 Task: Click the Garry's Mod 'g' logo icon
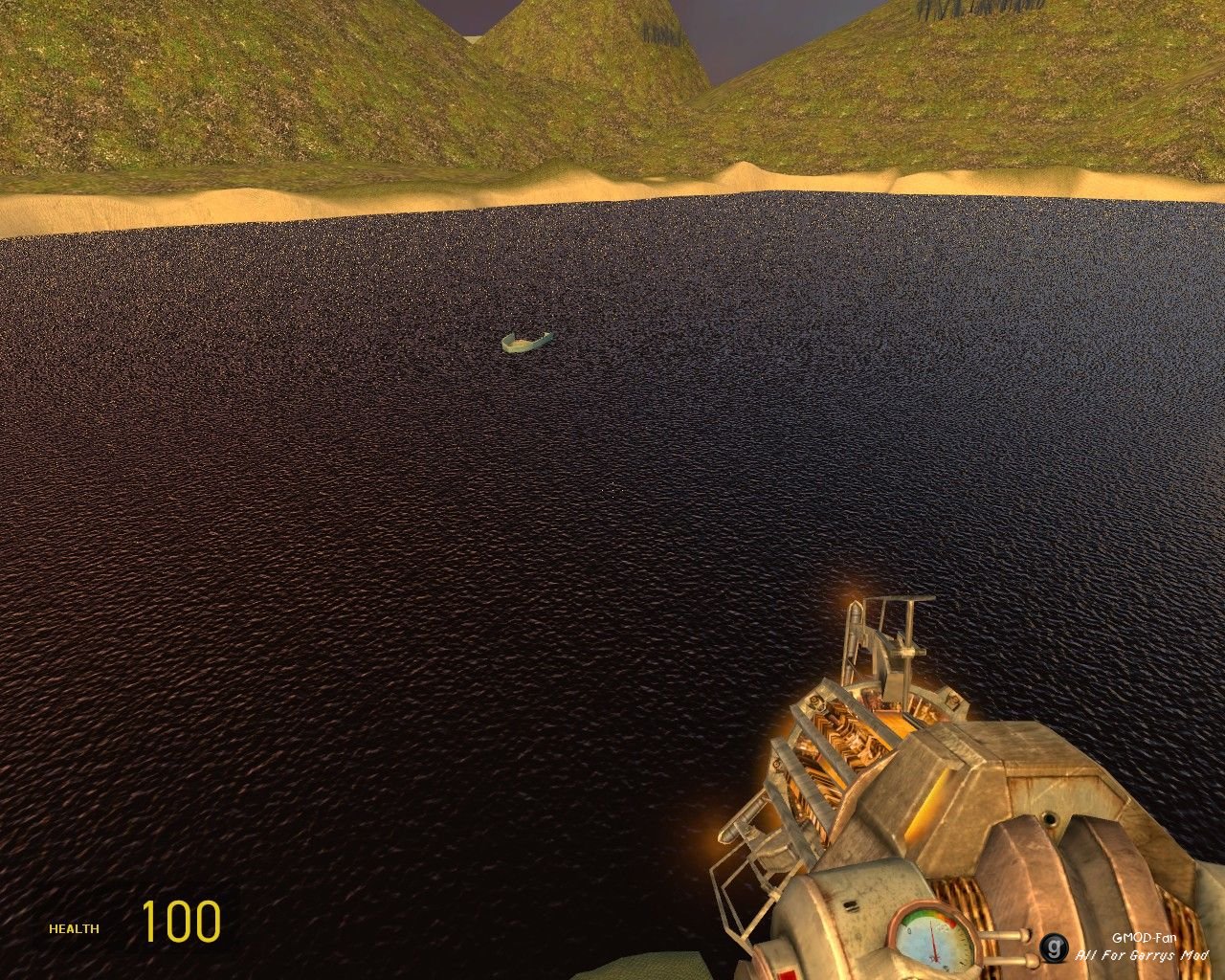tap(1055, 947)
